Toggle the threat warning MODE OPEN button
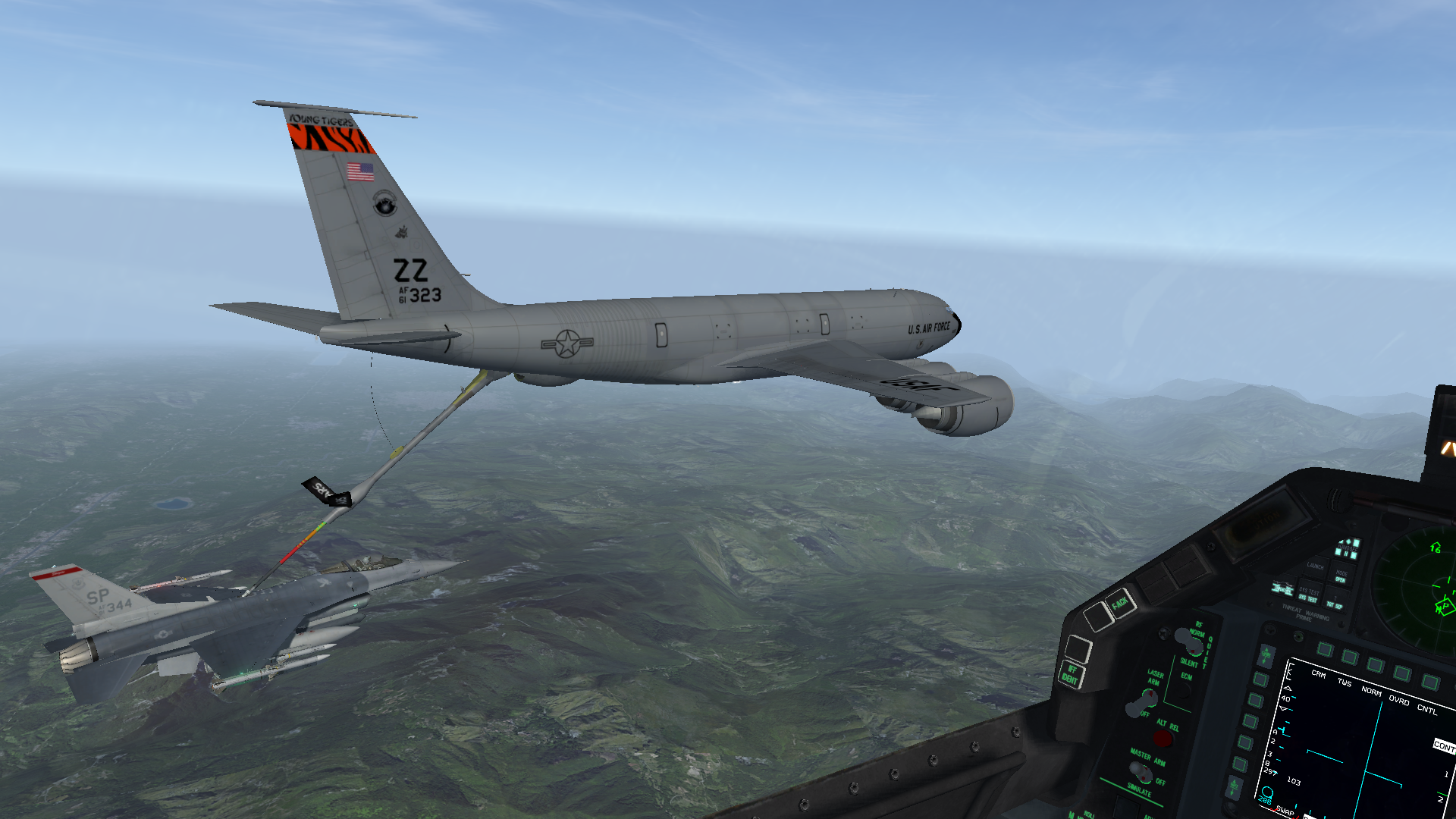The width and height of the screenshot is (1456, 819). pyautogui.click(x=1341, y=576)
